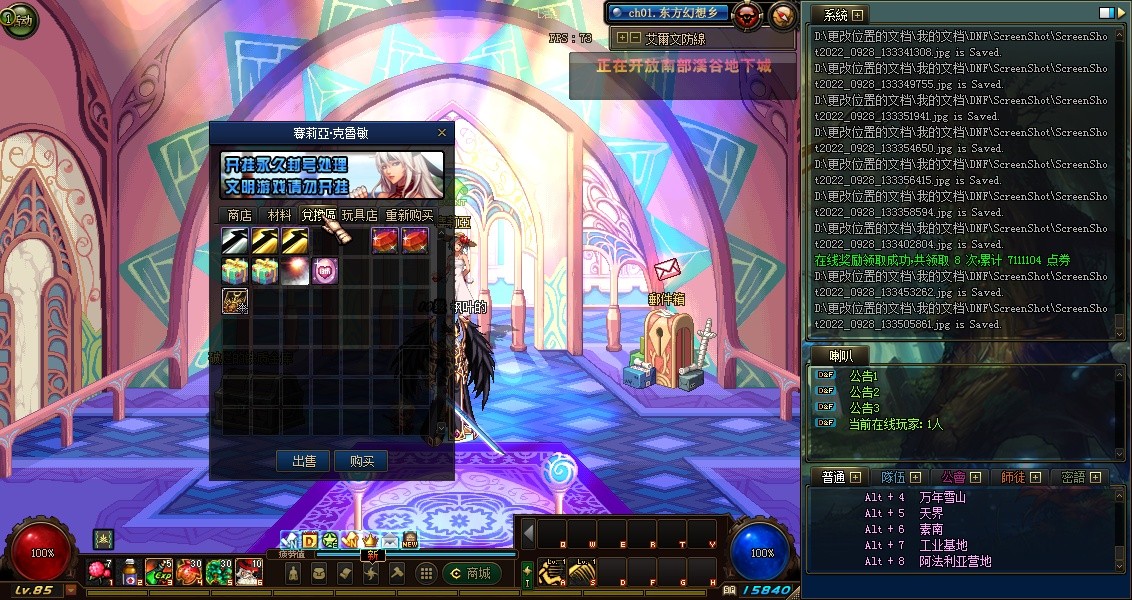The width and height of the screenshot is (1132, 600).
Task: Open the 商城 cash shop
Action: tap(470, 573)
